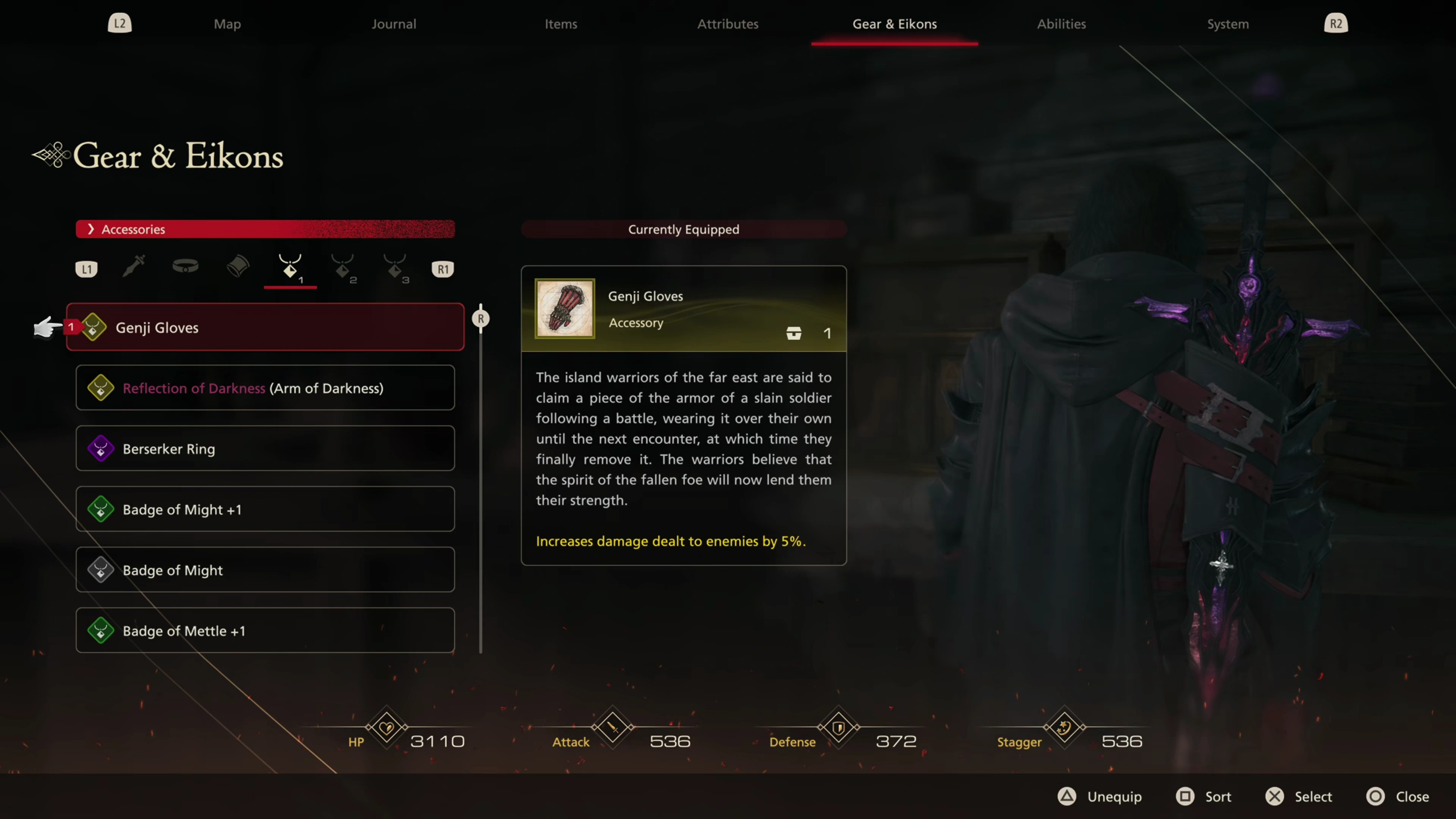Select the Gear & Eikons tab

(x=894, y=24)
